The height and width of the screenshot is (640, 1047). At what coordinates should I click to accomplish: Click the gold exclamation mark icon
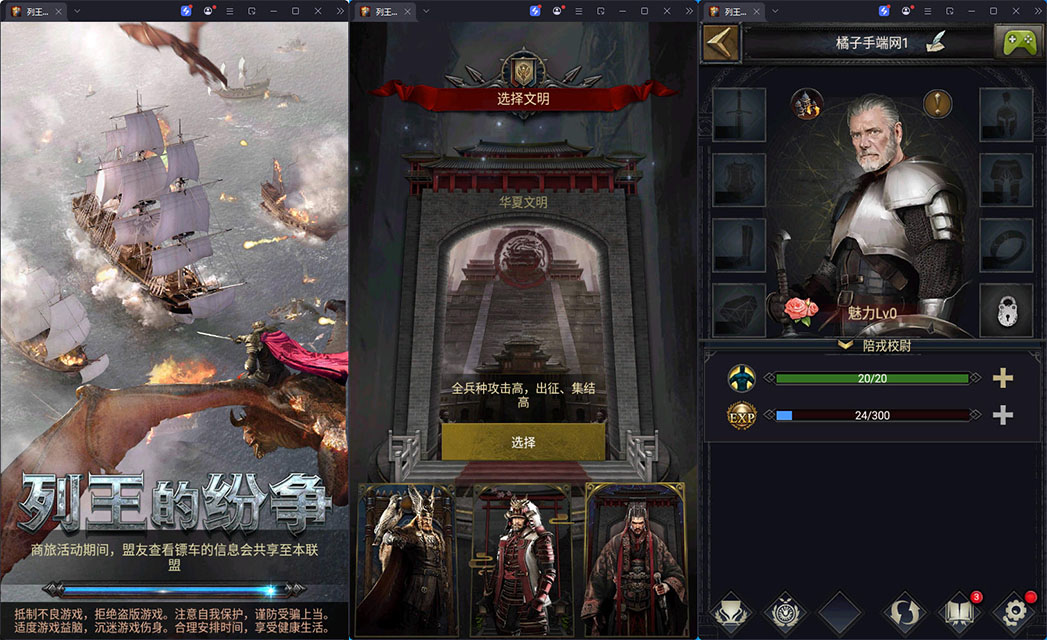[x=937, y=103]
